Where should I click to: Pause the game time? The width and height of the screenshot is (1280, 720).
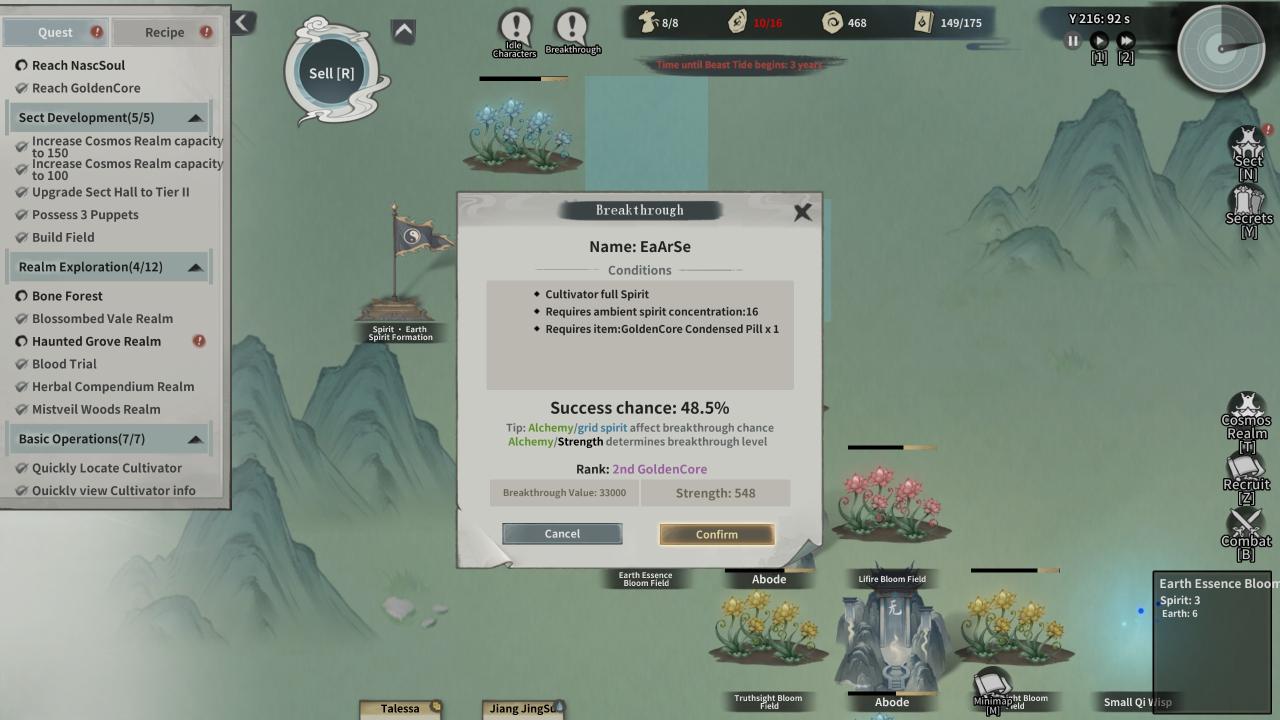point(1073,41)
